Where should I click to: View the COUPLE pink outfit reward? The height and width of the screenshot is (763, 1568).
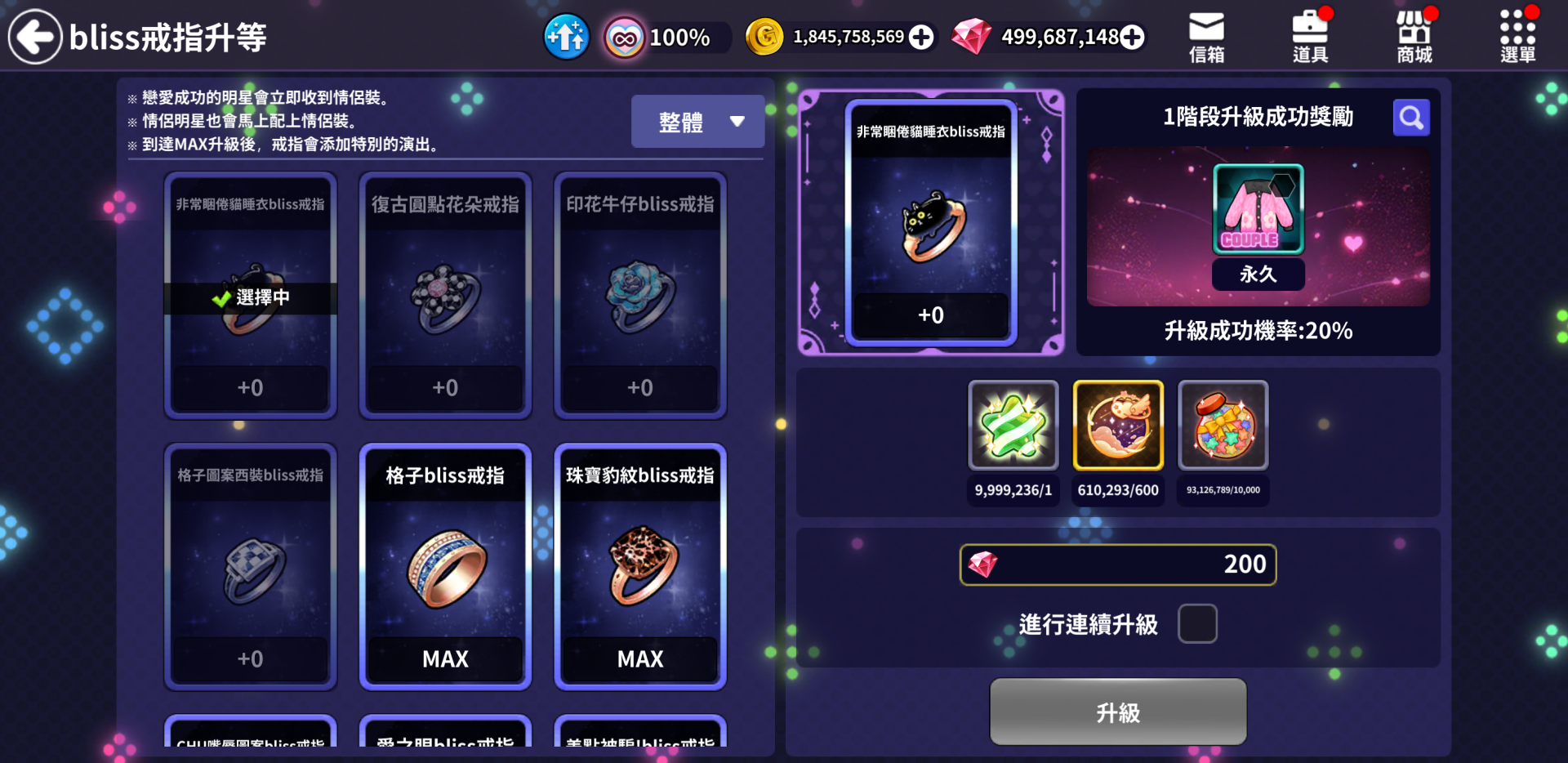[x=1258, y=209]
